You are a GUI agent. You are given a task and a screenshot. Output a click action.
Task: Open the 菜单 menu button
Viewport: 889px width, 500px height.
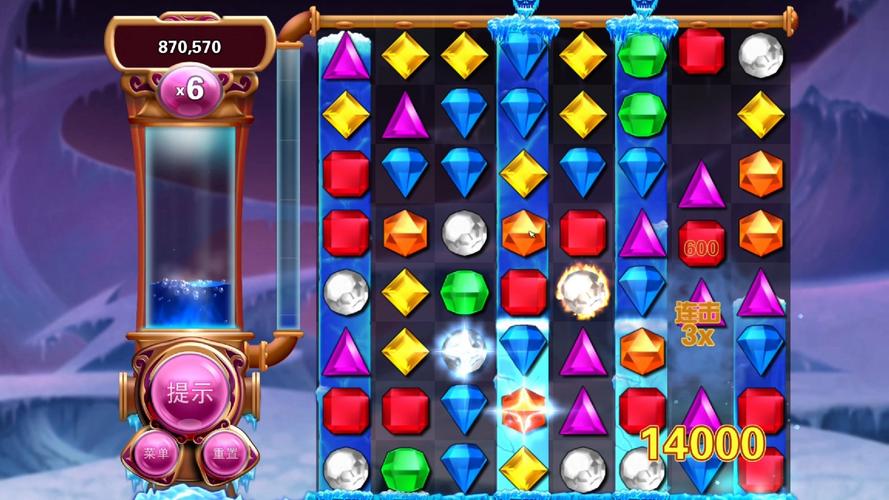(x=156, y=454)
